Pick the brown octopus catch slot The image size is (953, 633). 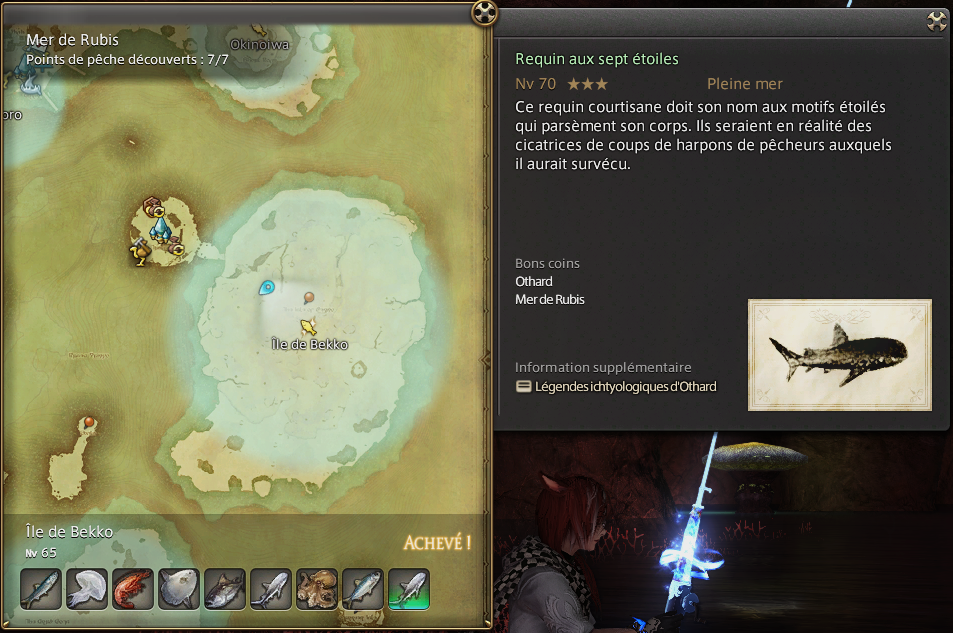pos(317,589)
